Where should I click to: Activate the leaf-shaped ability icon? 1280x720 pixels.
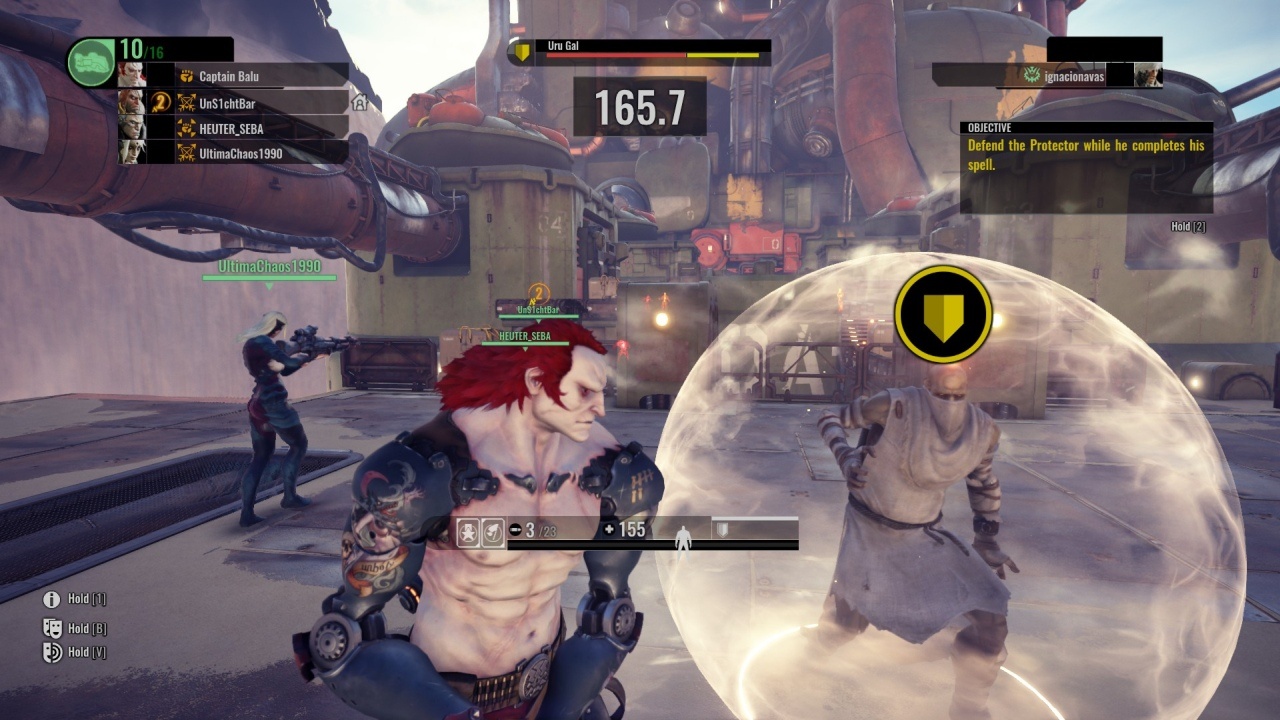[492, 533]
